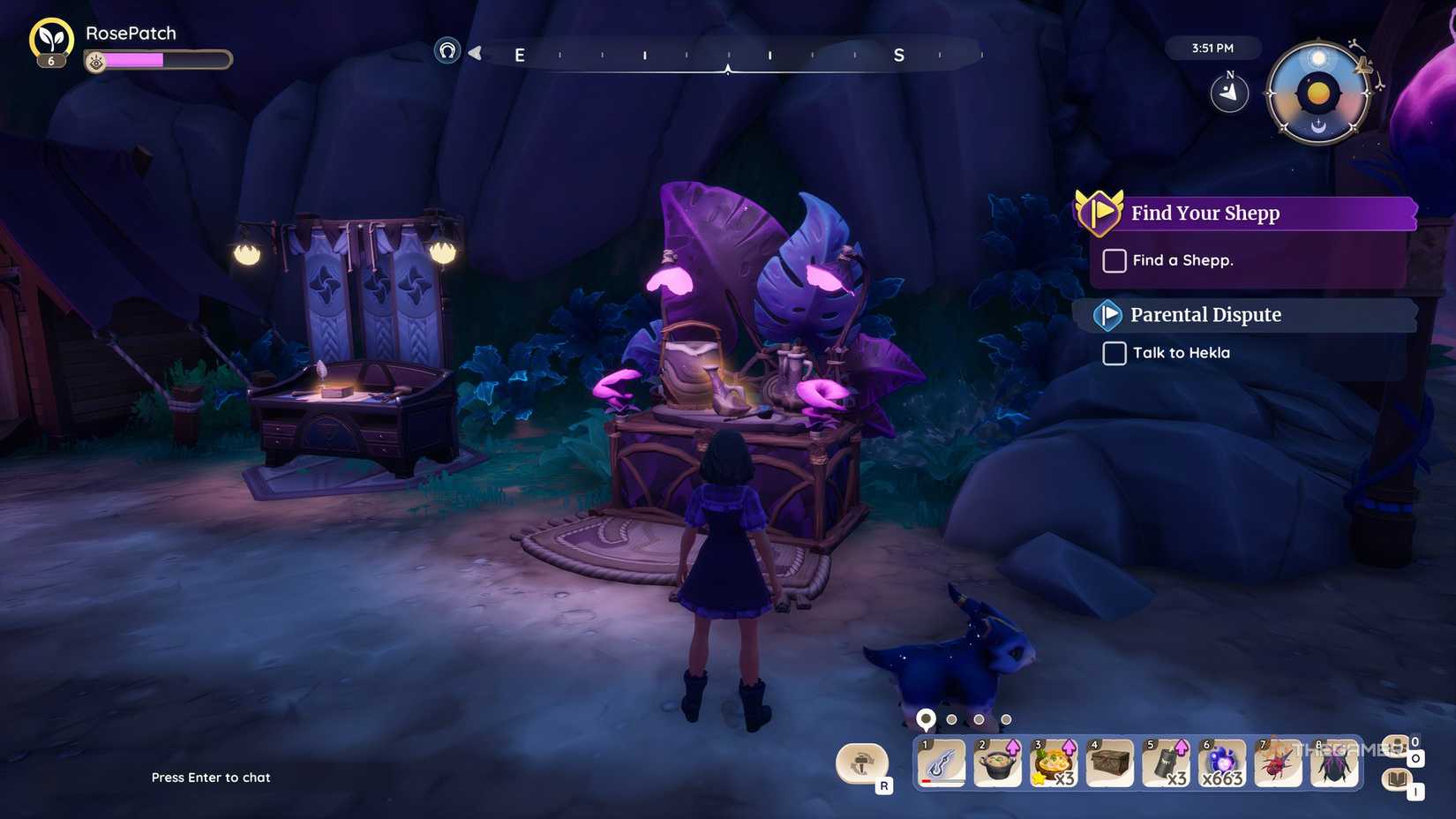
Task: Select the red beetle in slot 7
Action: (1279, 763)
